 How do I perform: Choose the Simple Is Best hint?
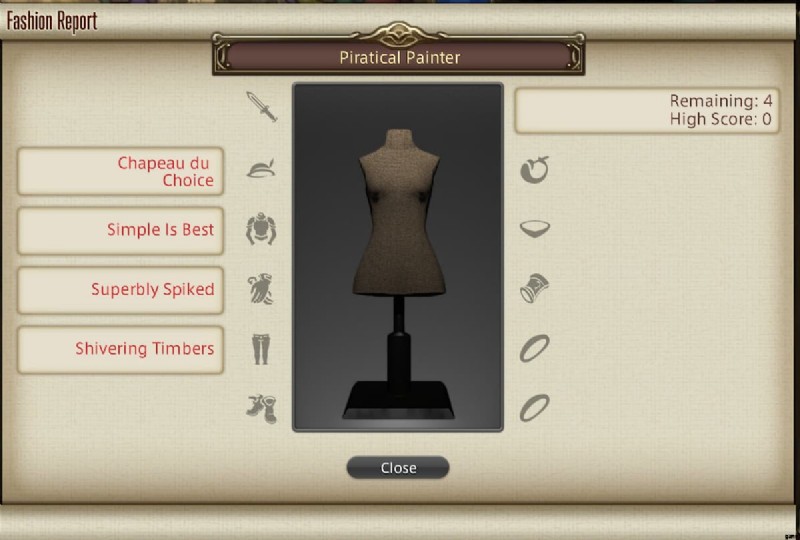click(x=120, y=230)
